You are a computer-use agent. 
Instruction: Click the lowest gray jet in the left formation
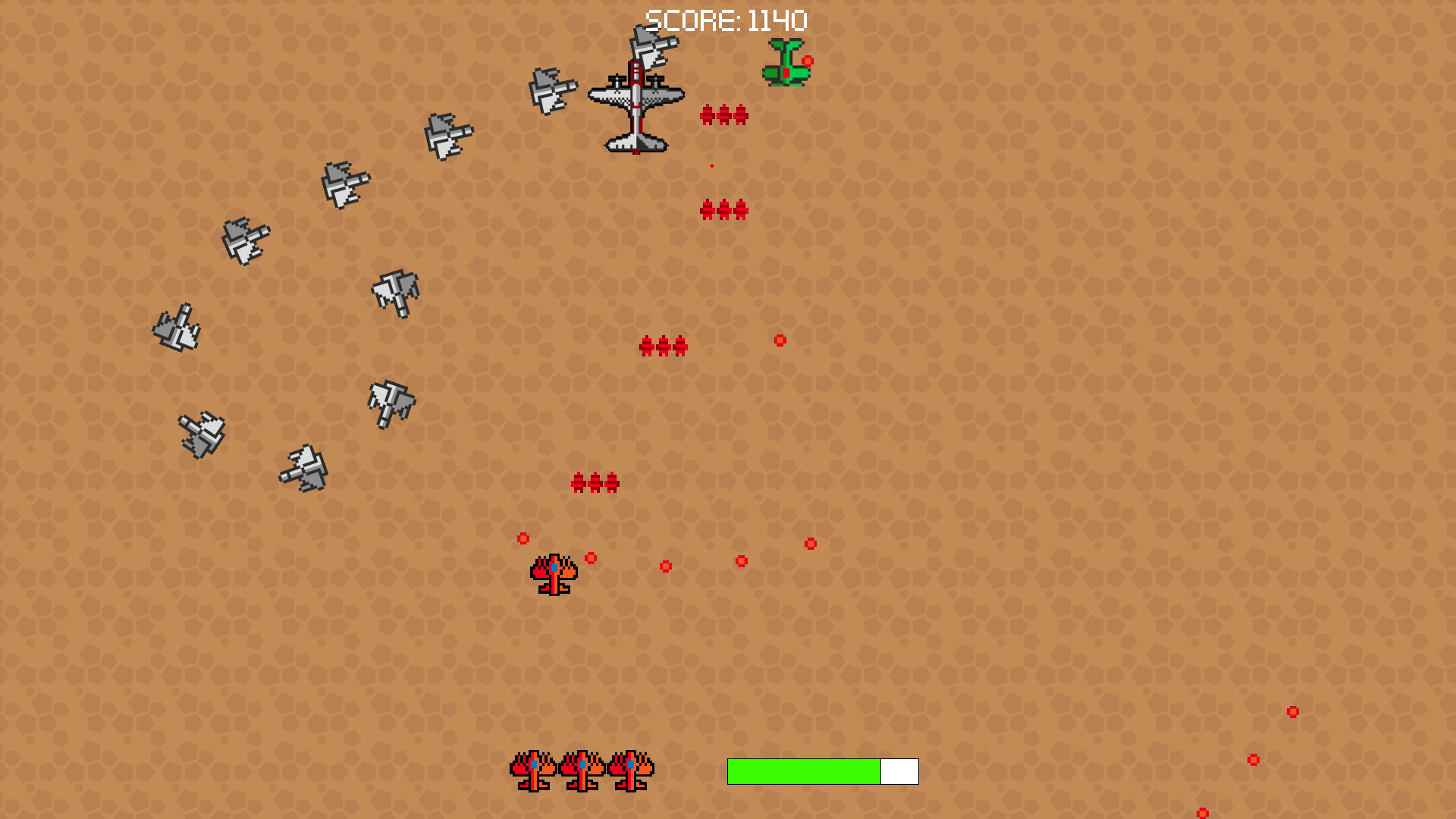pyautogui.click(x=303, y=466)
